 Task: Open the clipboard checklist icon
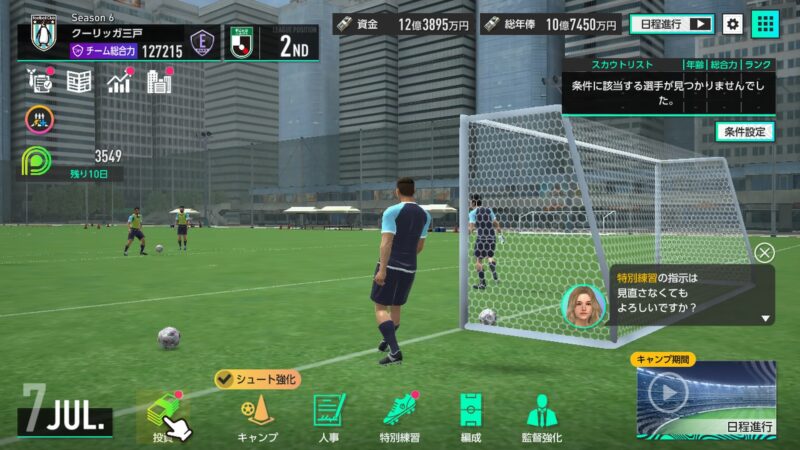point(38,82)
